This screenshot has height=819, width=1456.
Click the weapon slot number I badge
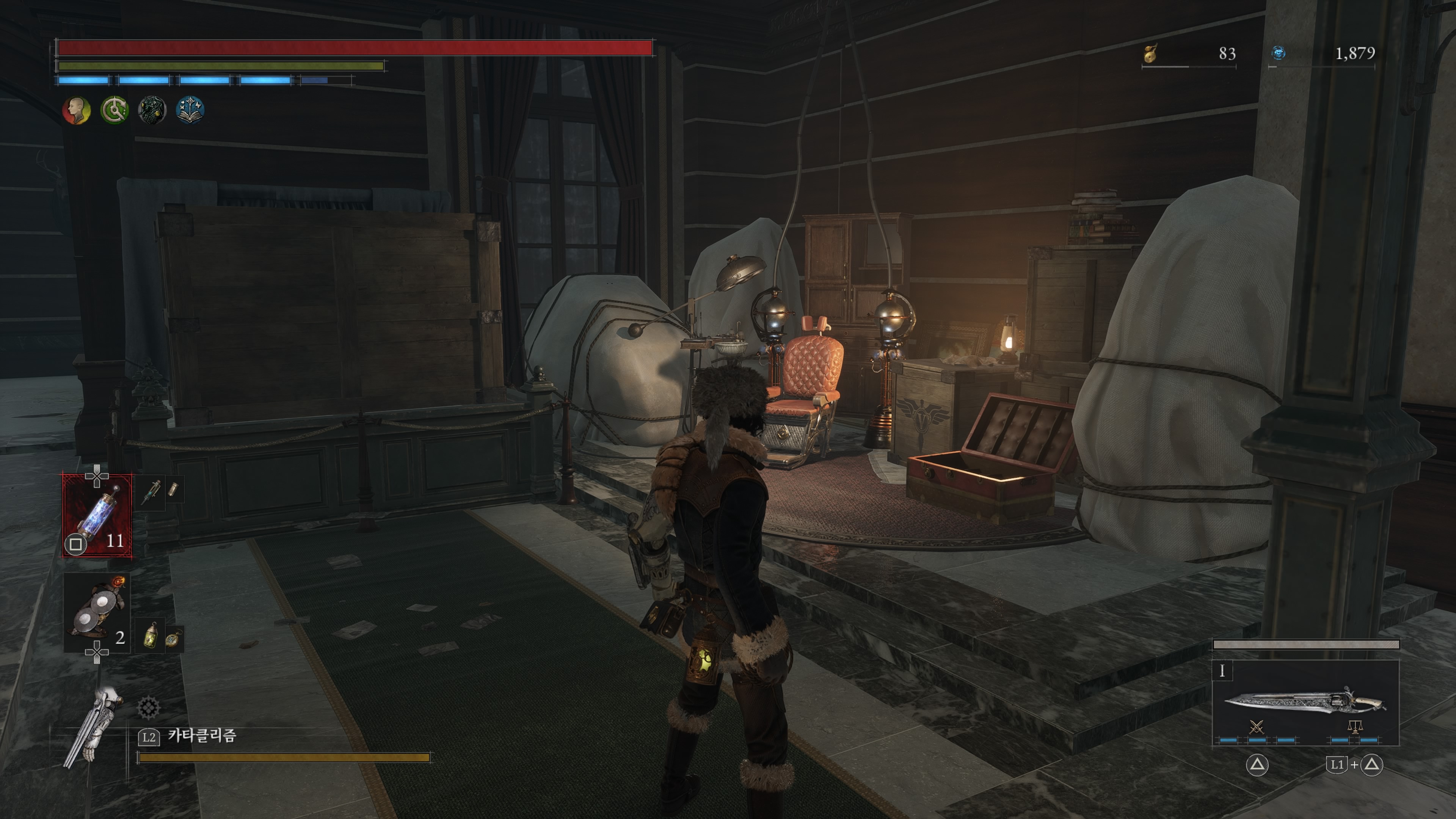(x=1222, y=671)
